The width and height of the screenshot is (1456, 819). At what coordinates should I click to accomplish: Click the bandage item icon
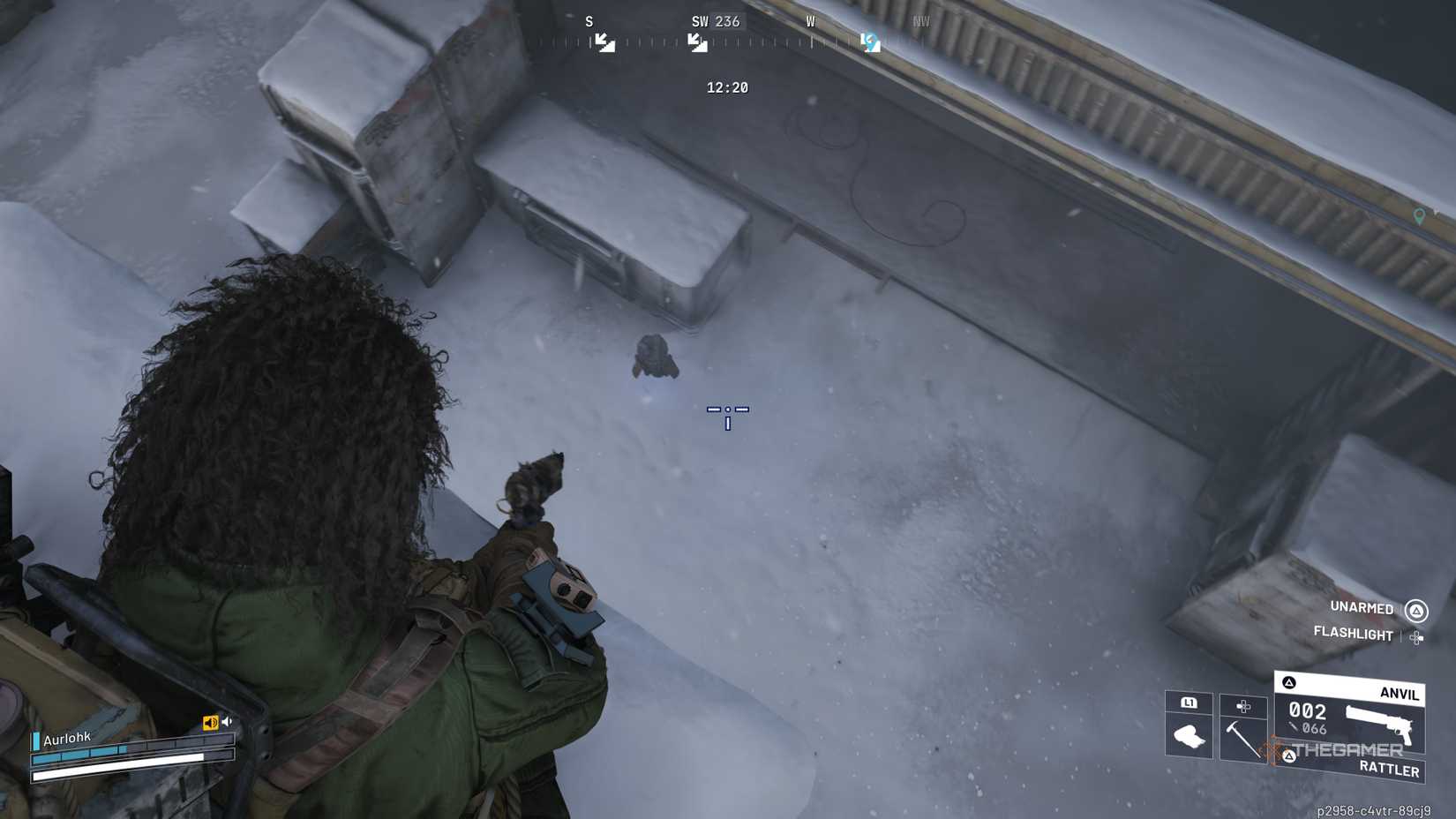1189,734
